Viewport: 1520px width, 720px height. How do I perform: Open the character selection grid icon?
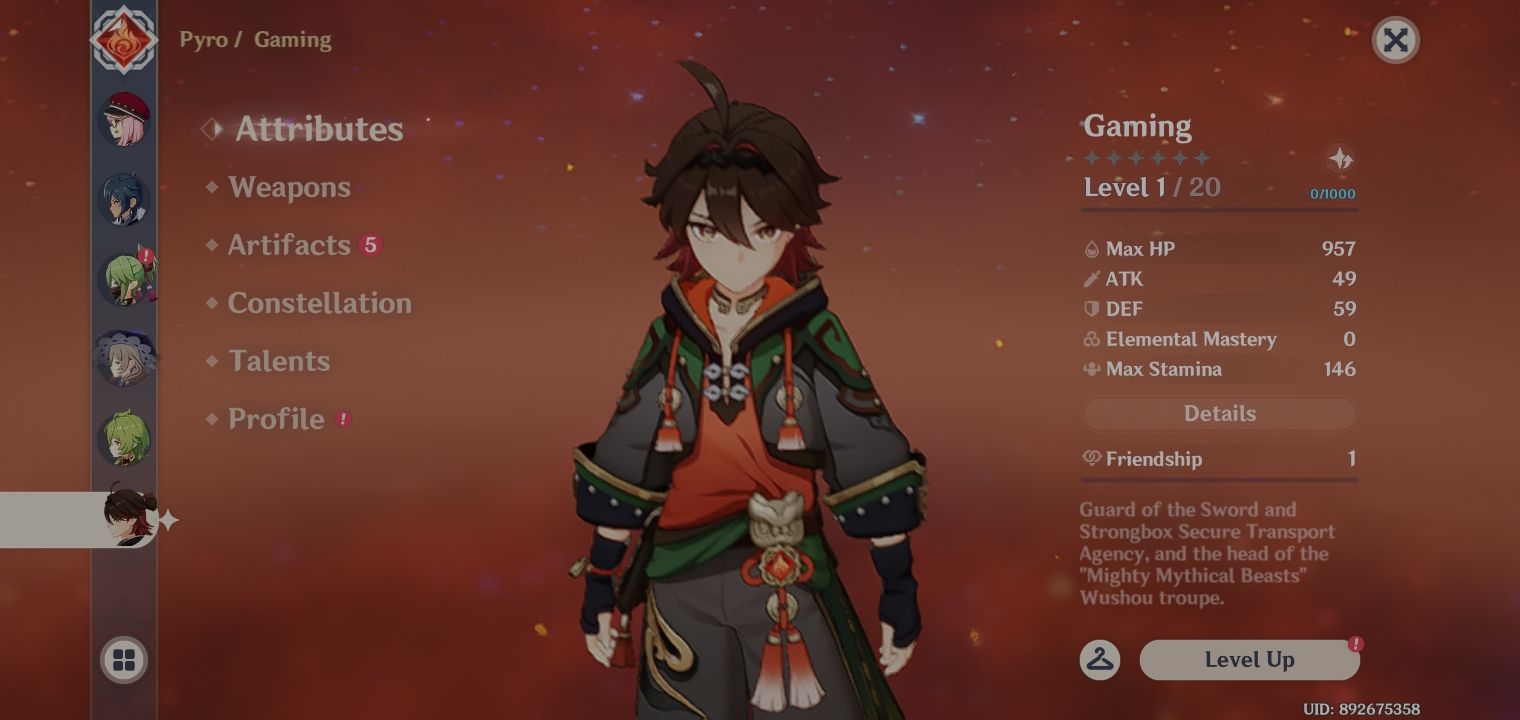point(124,660)
